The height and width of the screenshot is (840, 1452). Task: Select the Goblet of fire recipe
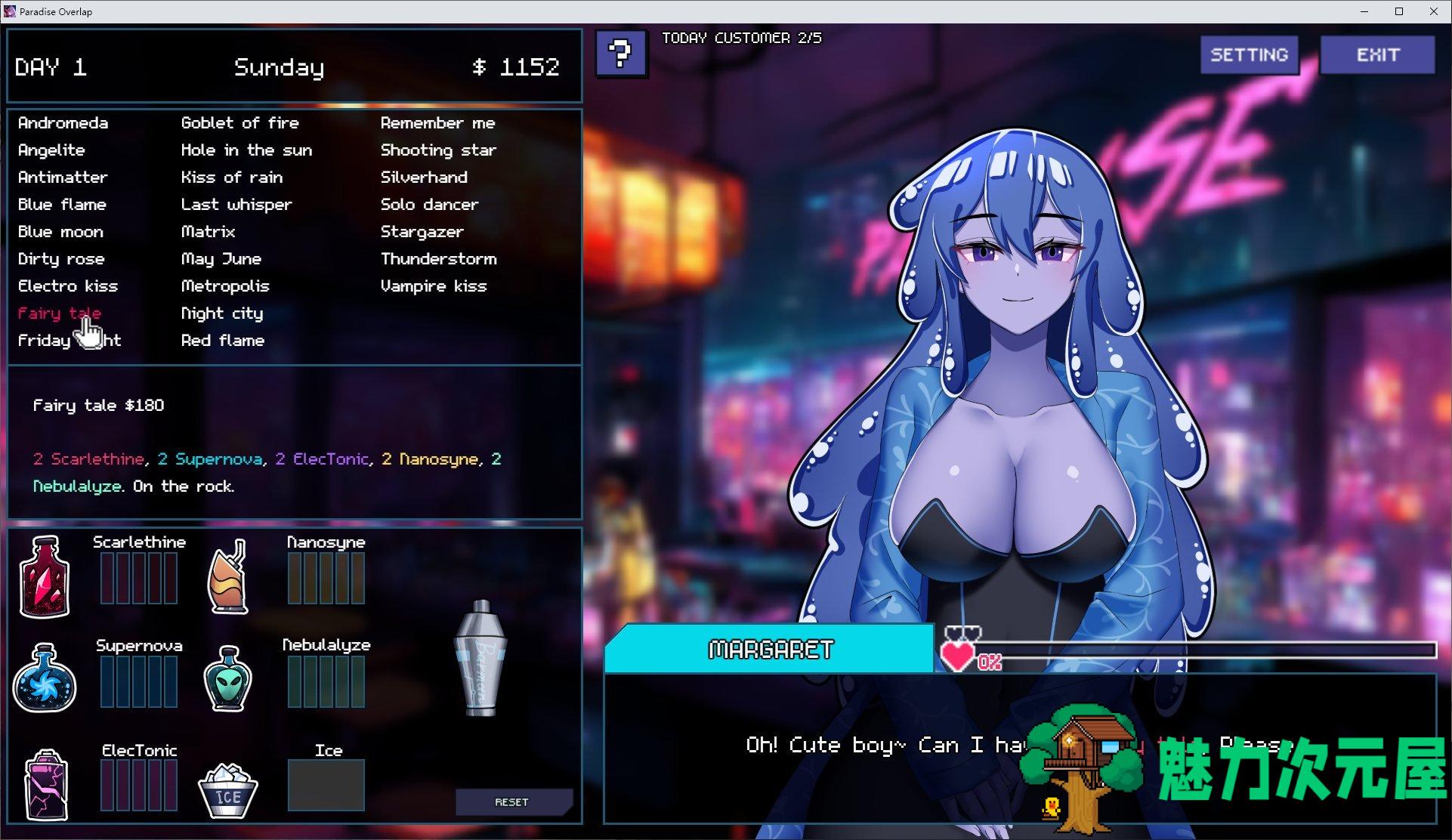[240, 123]
